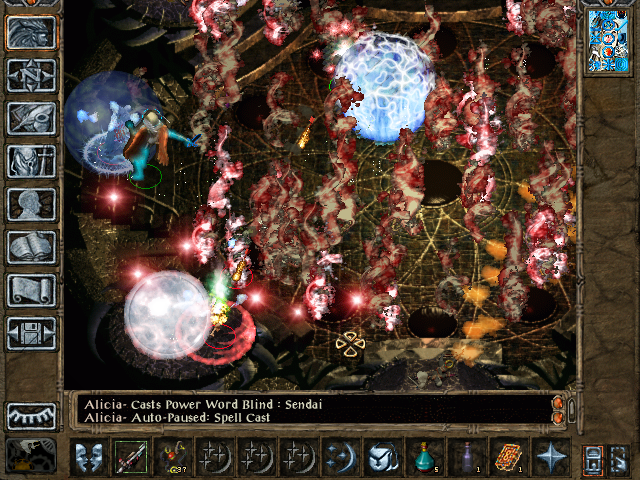Use the green potion quick item
The image size is (640, 480).
point(424,457)
